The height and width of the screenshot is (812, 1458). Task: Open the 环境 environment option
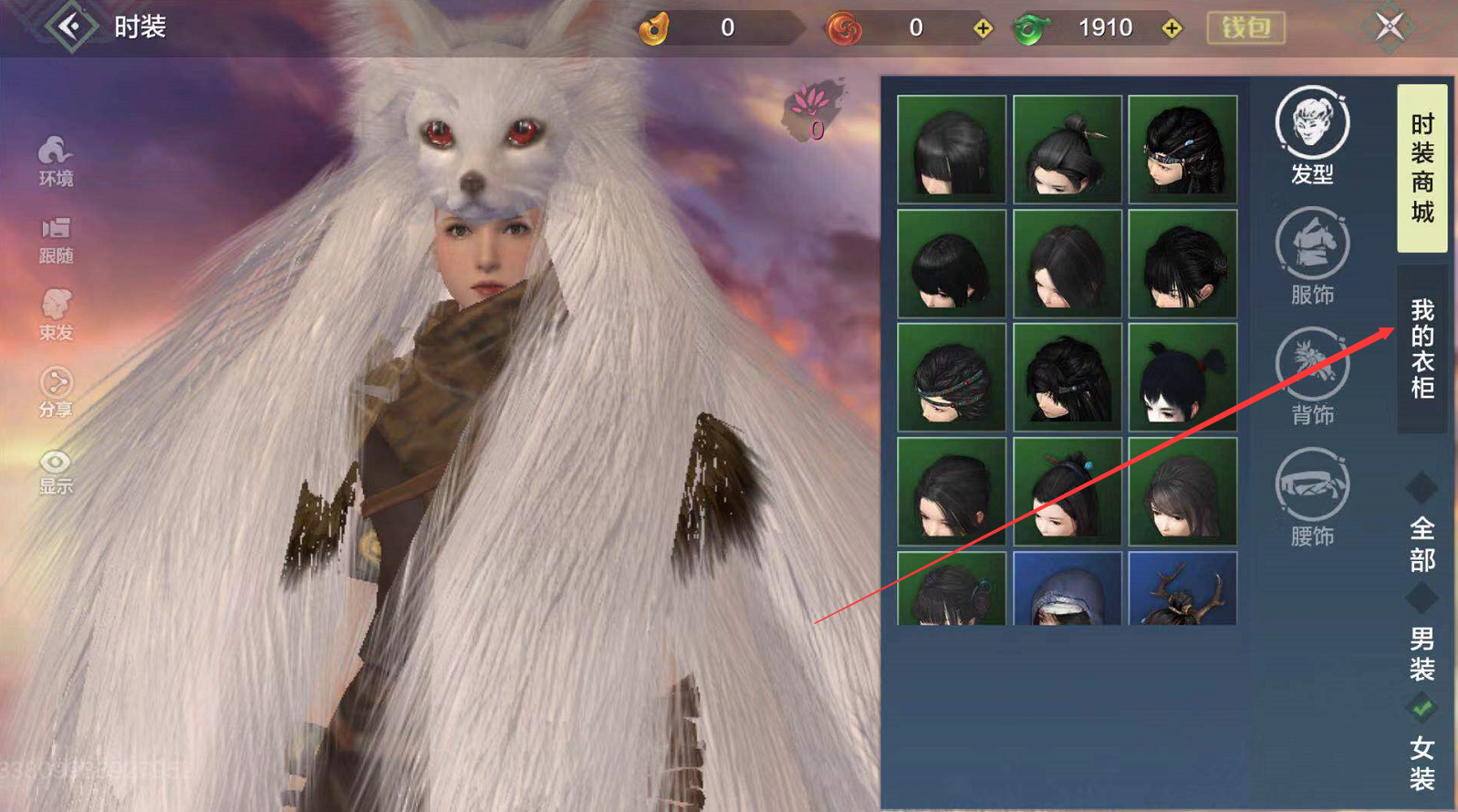click(x=56, y=161)
